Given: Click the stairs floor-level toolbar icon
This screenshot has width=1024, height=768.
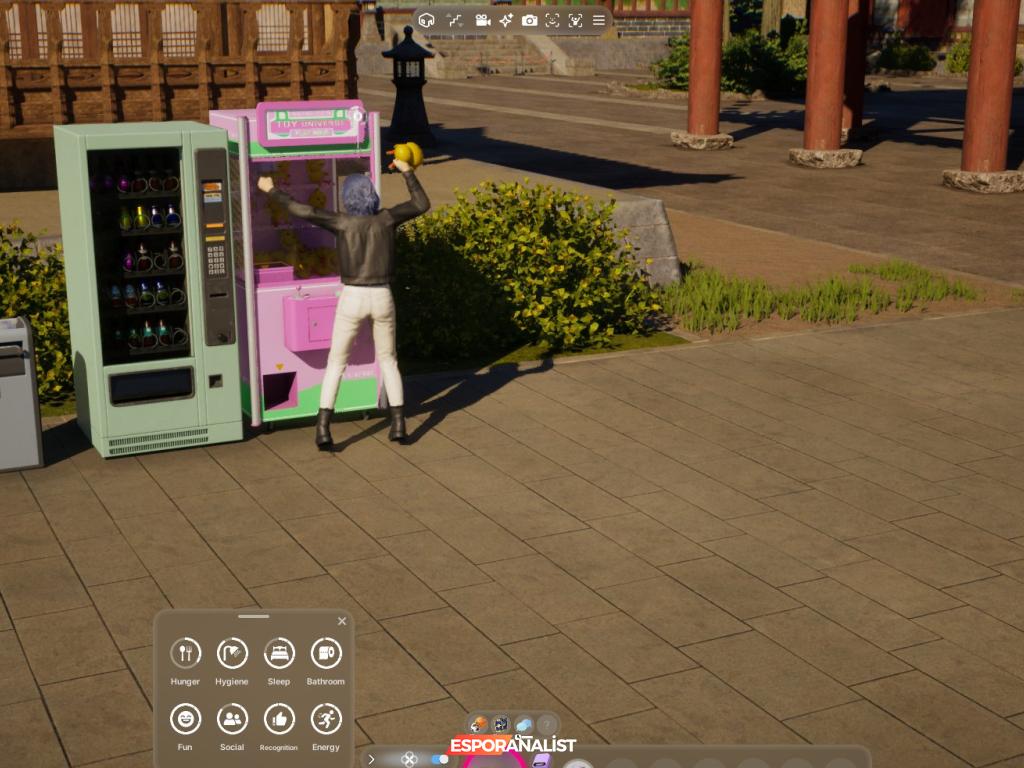Looking at the screenshot, I should 455,20.
